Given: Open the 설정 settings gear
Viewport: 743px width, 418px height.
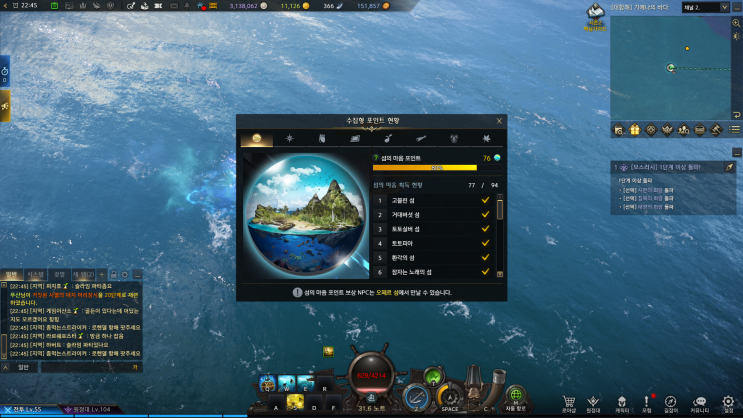Looking at the screenshot, I should coord(727,400).
